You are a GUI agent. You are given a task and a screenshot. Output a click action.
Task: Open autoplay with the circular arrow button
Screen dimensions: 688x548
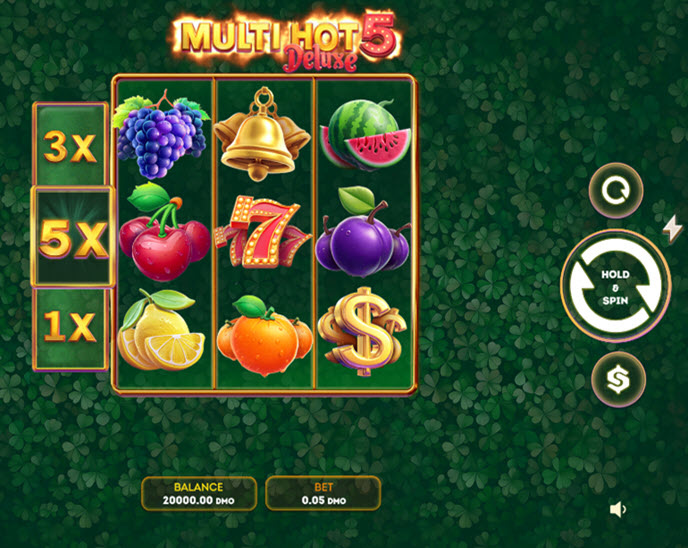pos(615,190)
